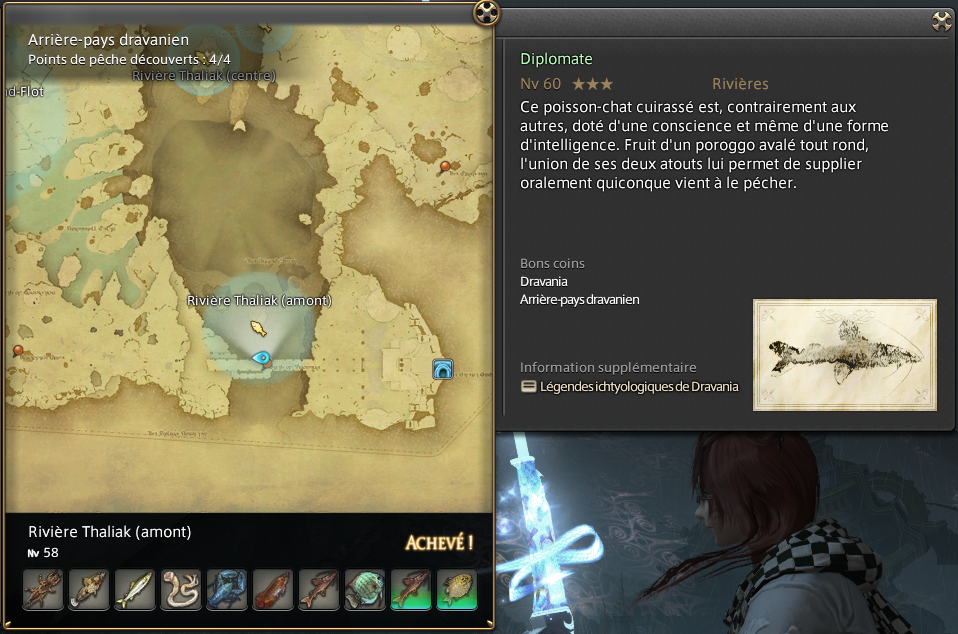Select the Rivière Thaliak (centre) fishing spot
The image size is (958, 634).
coord(204,75)
